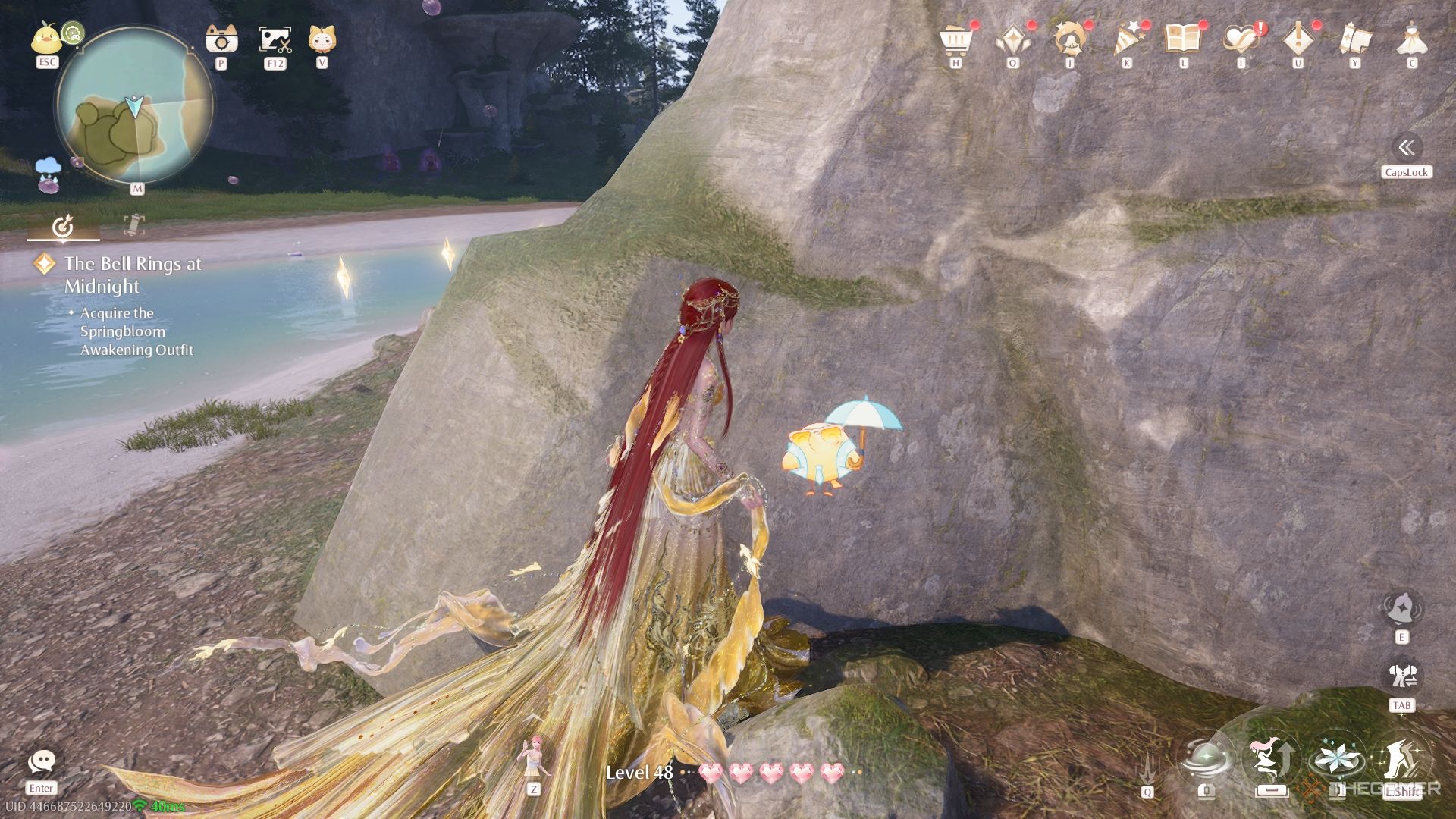Open the diamond exclamation quest icon

pyautogui.click(x=1298, y=39)
